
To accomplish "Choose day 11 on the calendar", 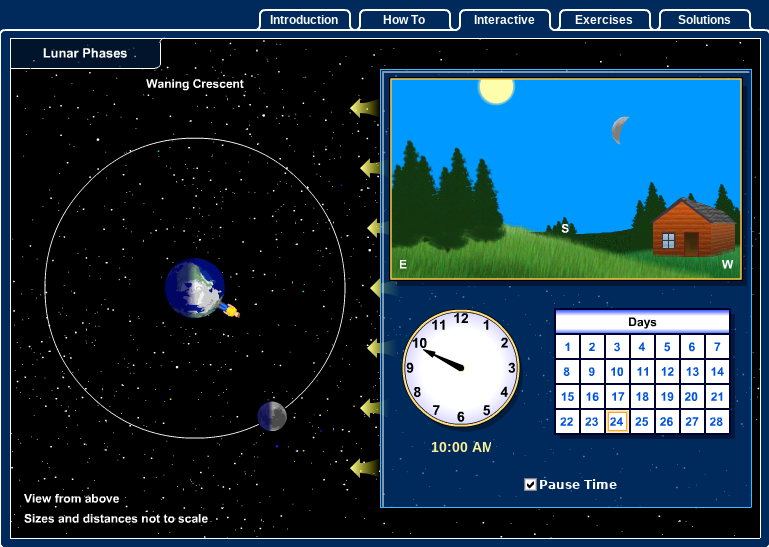I will click(x=642, y=372).
